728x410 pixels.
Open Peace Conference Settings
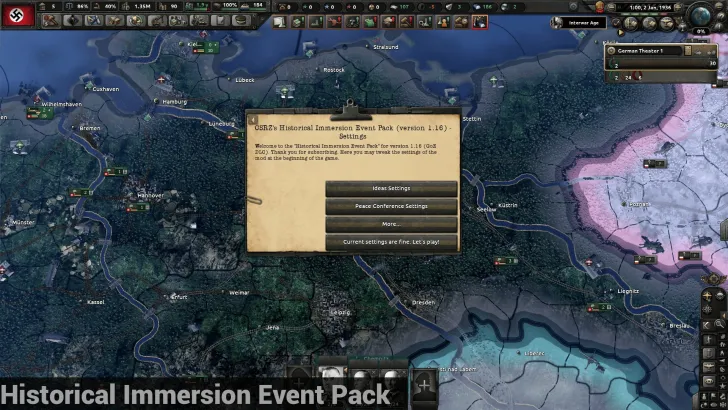coord(391,206)
